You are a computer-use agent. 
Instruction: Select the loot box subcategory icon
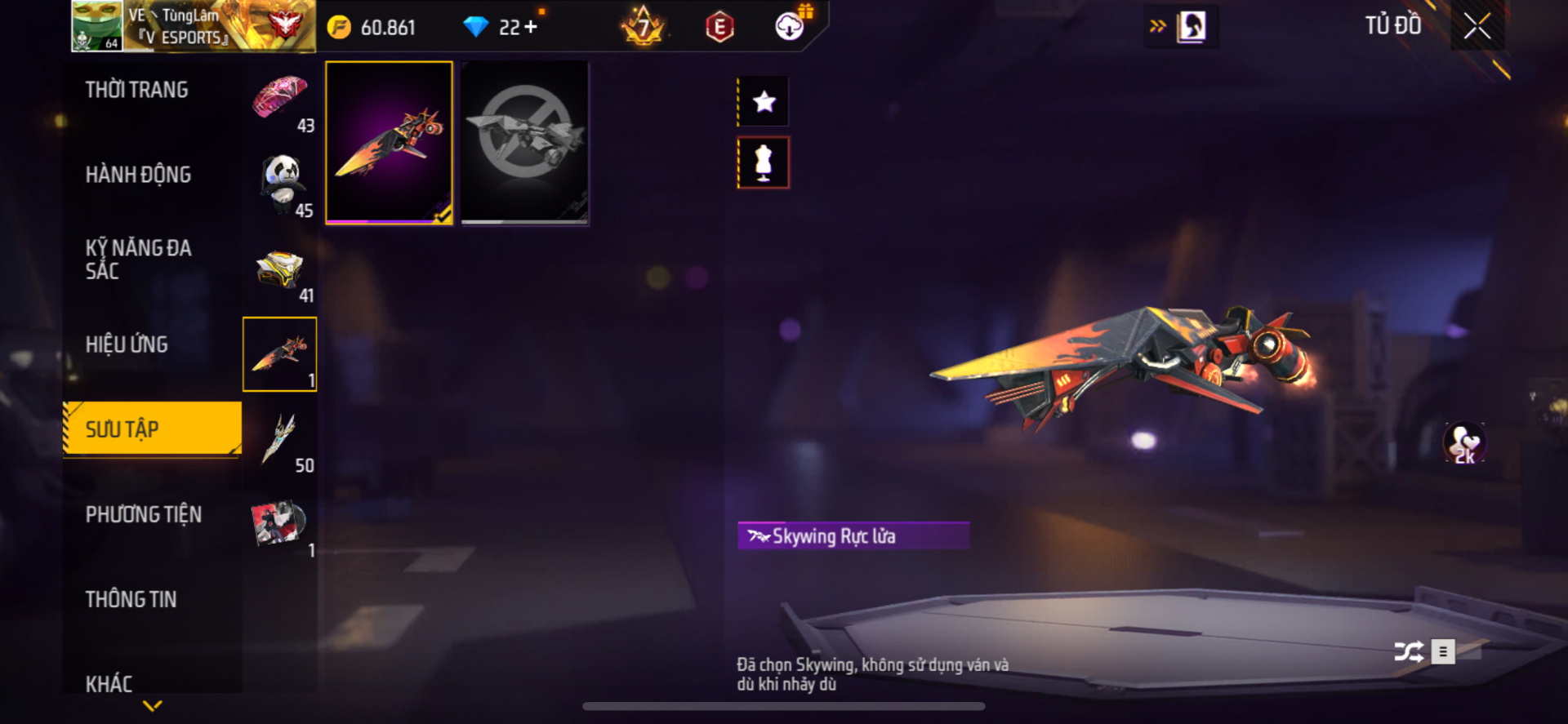(x=280, y=270)
